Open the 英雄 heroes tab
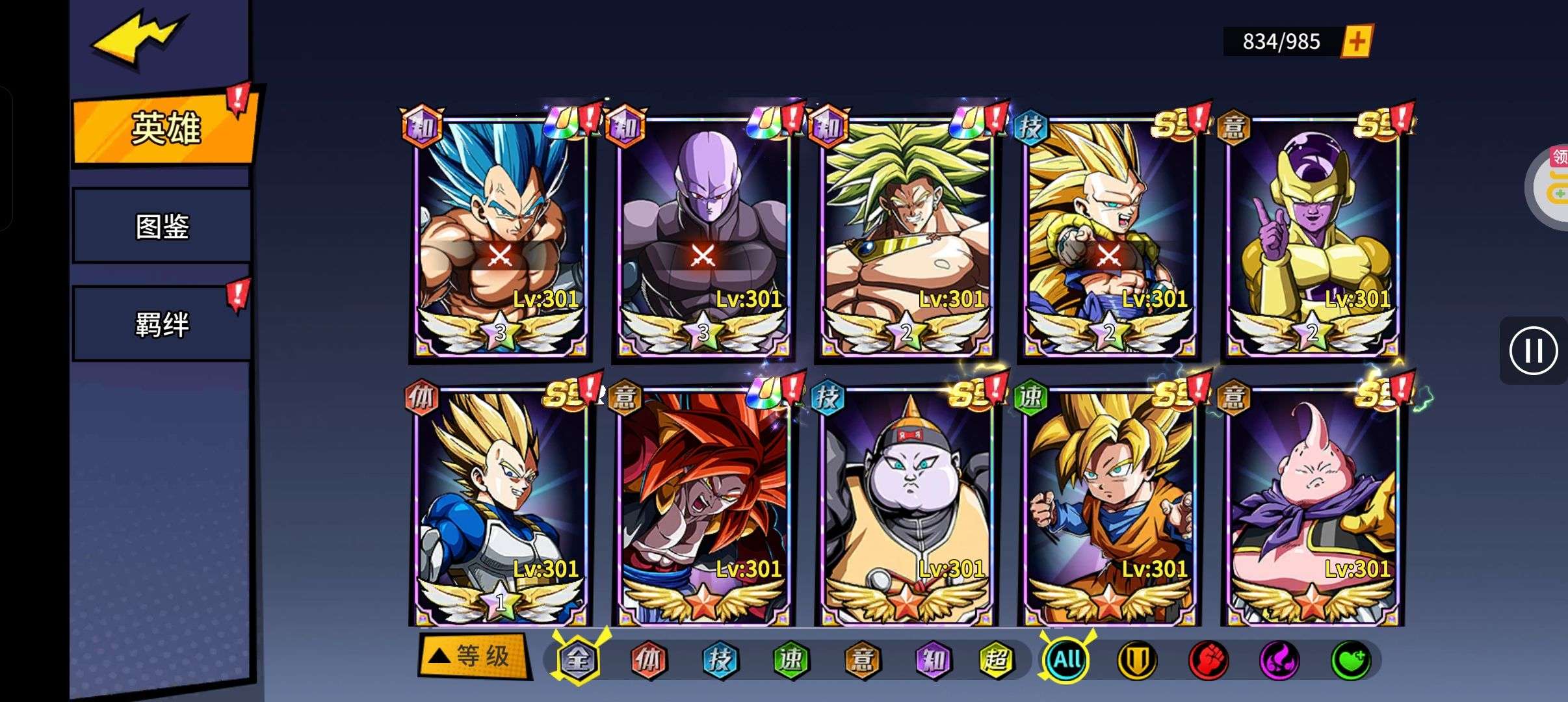Screen dimensions: 1568x702 click(165, 128)
